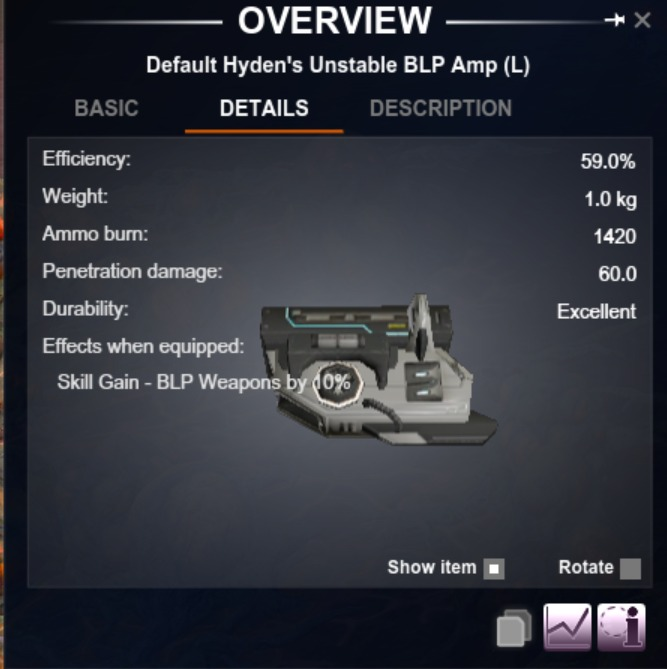Pin the Overview window
Image resolution: width=667 pixels, height=669 pixels.
615,21
